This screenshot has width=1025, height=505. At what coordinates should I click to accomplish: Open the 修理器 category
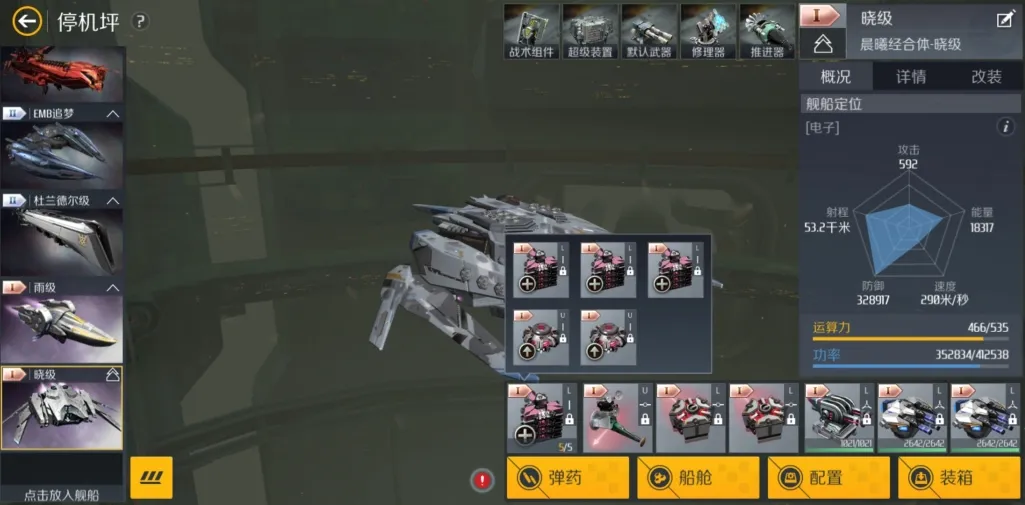click(x=708, y=31)
